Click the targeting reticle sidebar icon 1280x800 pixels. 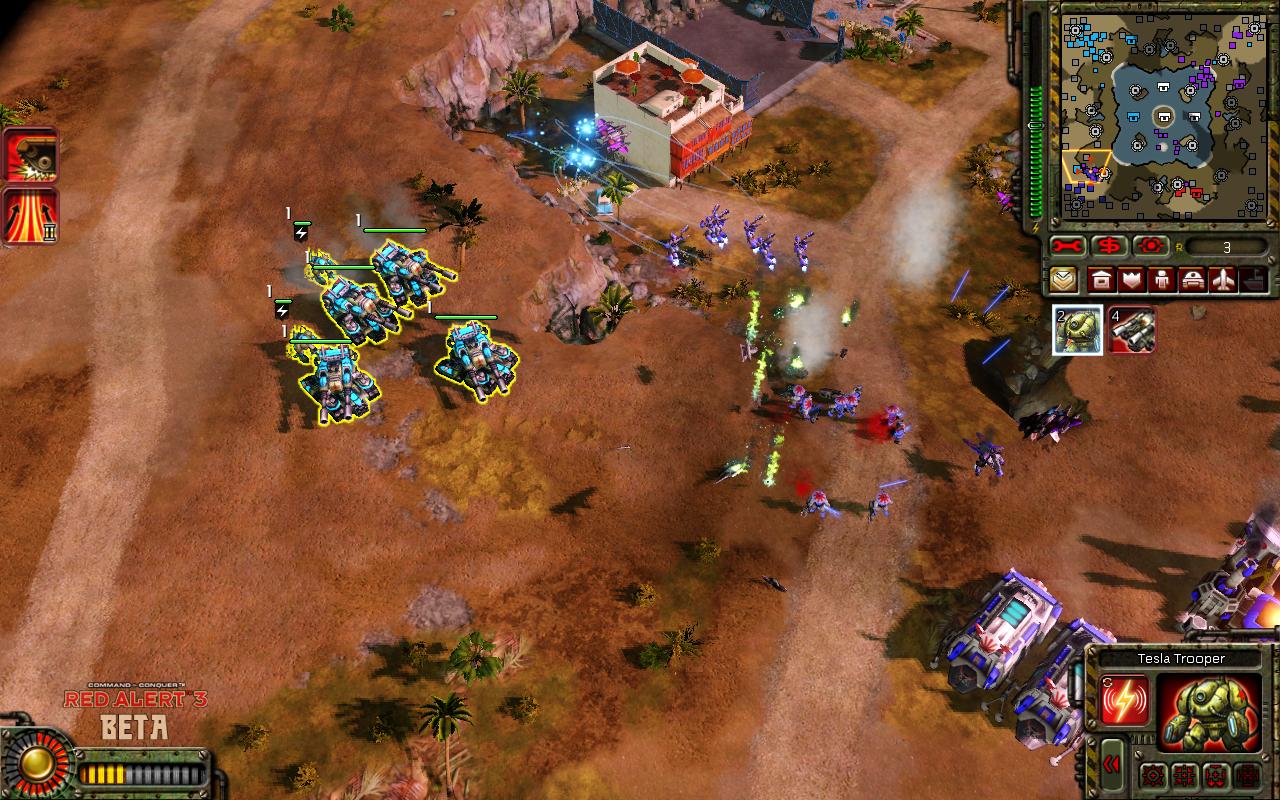(x=1151, y=245)
